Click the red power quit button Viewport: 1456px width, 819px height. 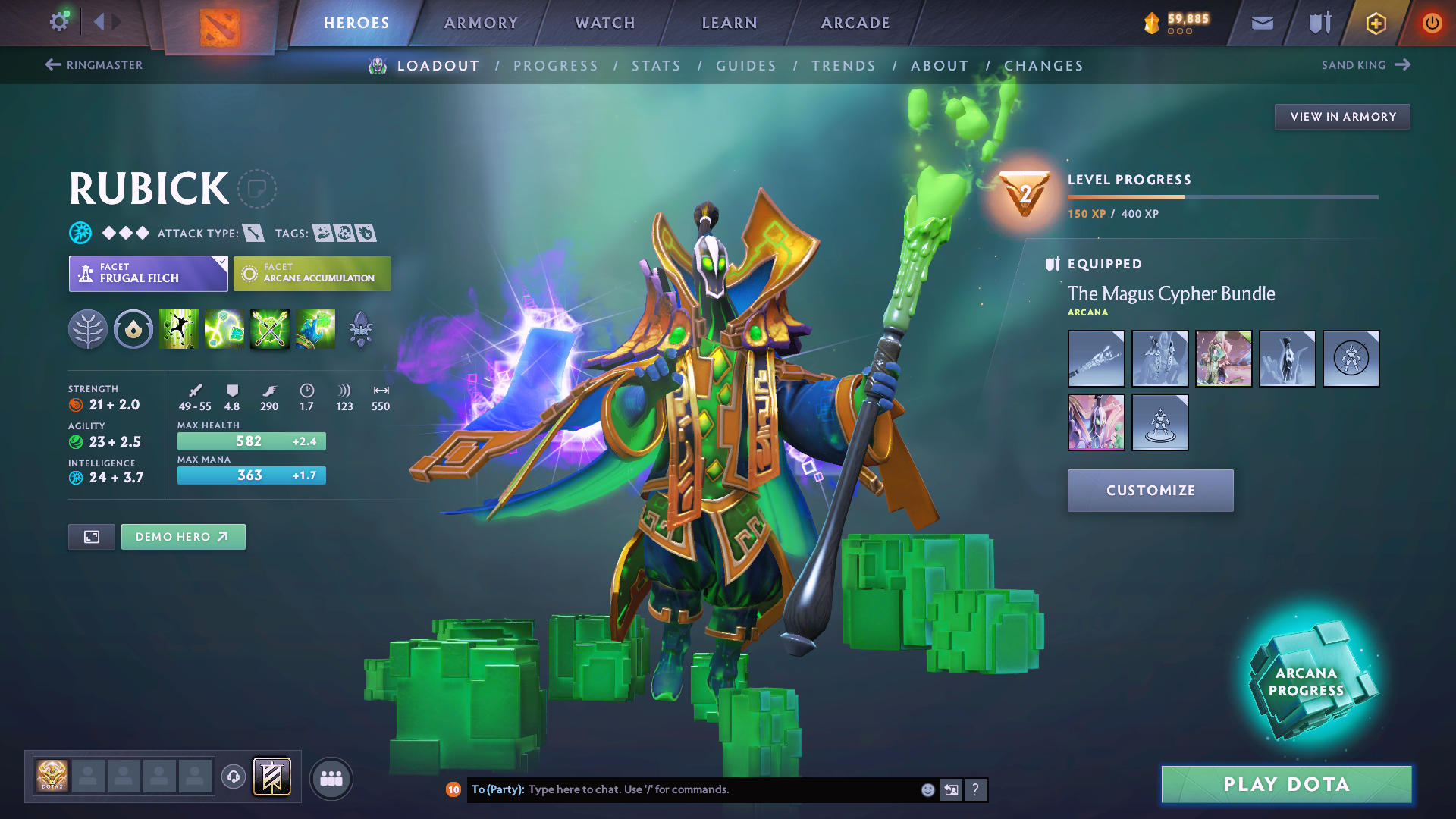pyautogui.click(x=1432, y=23)
